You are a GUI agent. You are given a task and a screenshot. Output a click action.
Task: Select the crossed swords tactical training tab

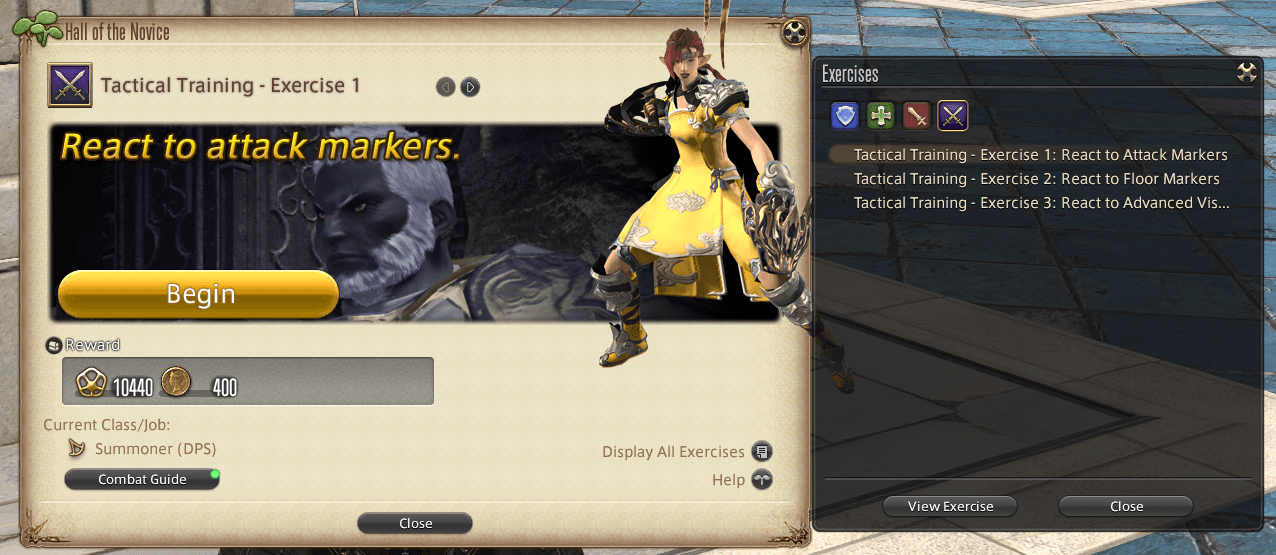coord(952,116)
